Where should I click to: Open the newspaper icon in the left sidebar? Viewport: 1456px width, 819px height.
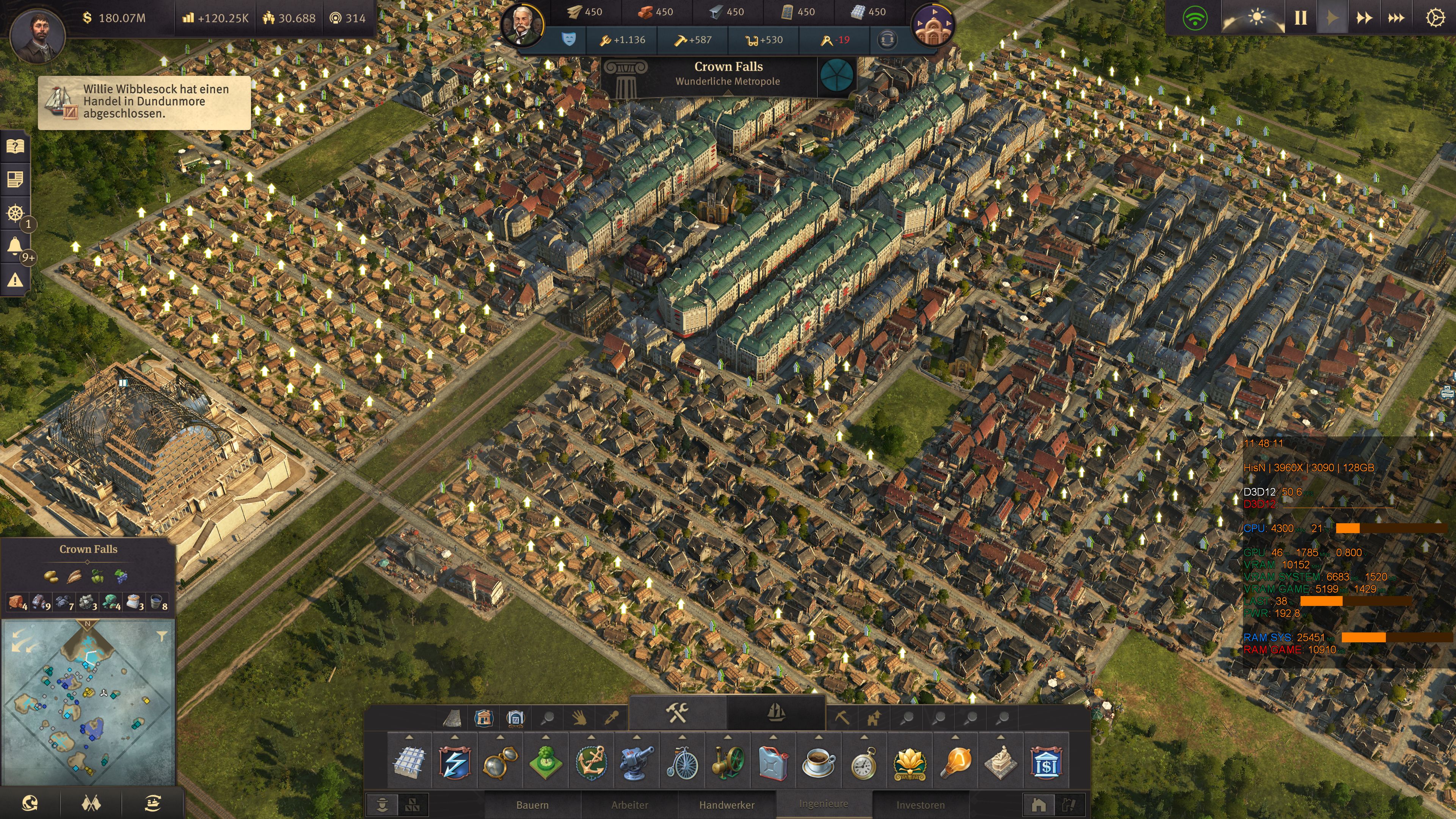coord(15,180)
